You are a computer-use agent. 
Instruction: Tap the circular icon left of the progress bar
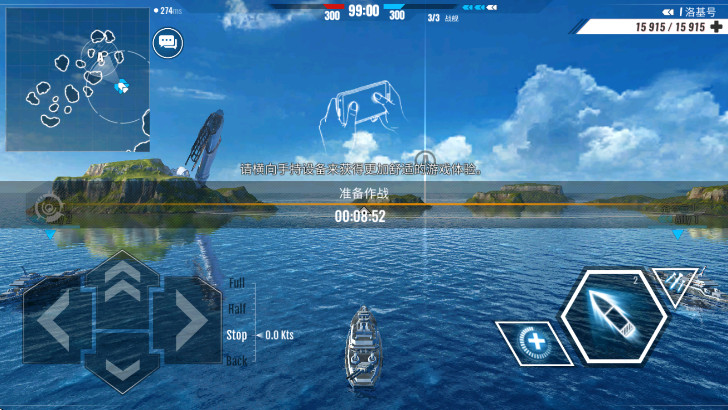tap(48, 208)
